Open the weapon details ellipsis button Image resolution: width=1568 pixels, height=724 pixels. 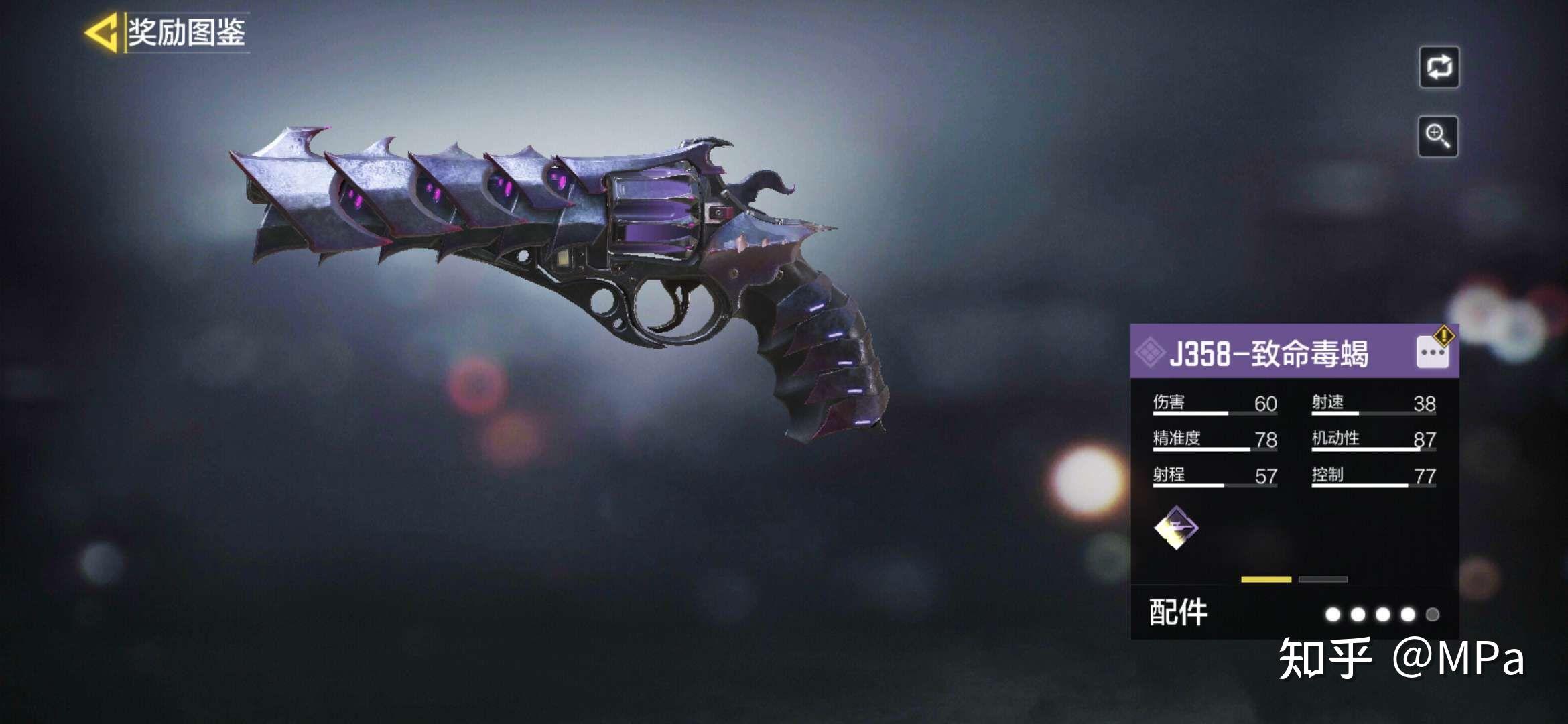(1433, 353)
